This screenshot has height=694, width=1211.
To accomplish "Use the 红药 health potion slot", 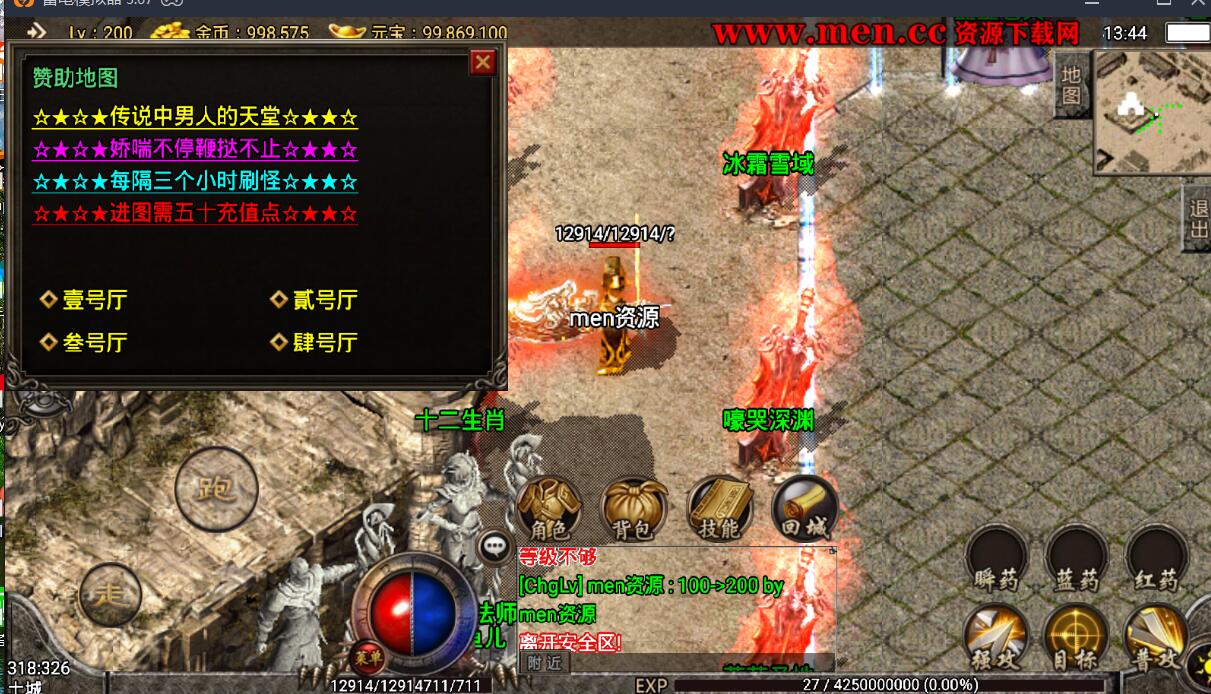I will pyautogui.click(x=1156, y=558).
